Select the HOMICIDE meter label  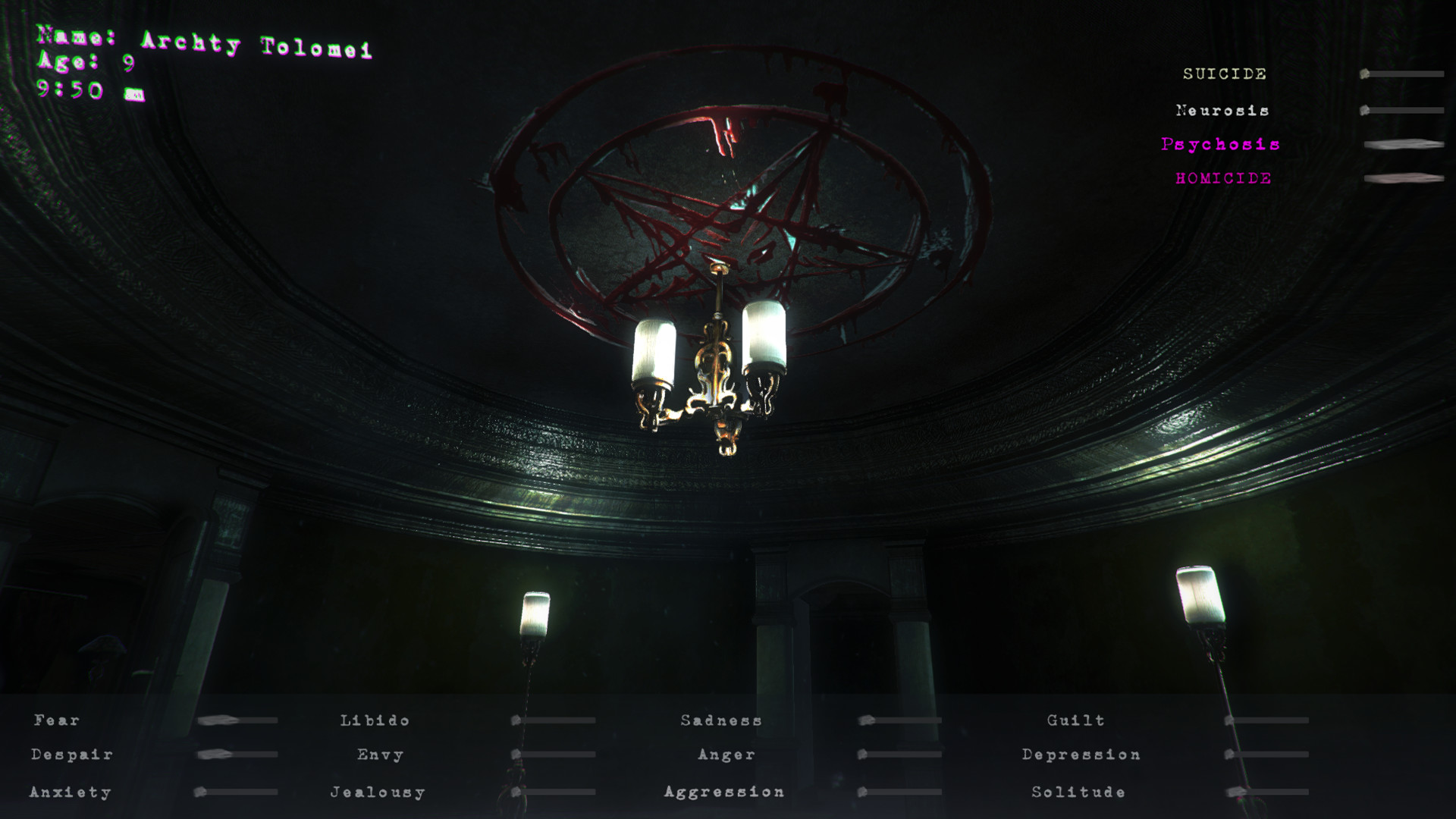point(1223,179)
